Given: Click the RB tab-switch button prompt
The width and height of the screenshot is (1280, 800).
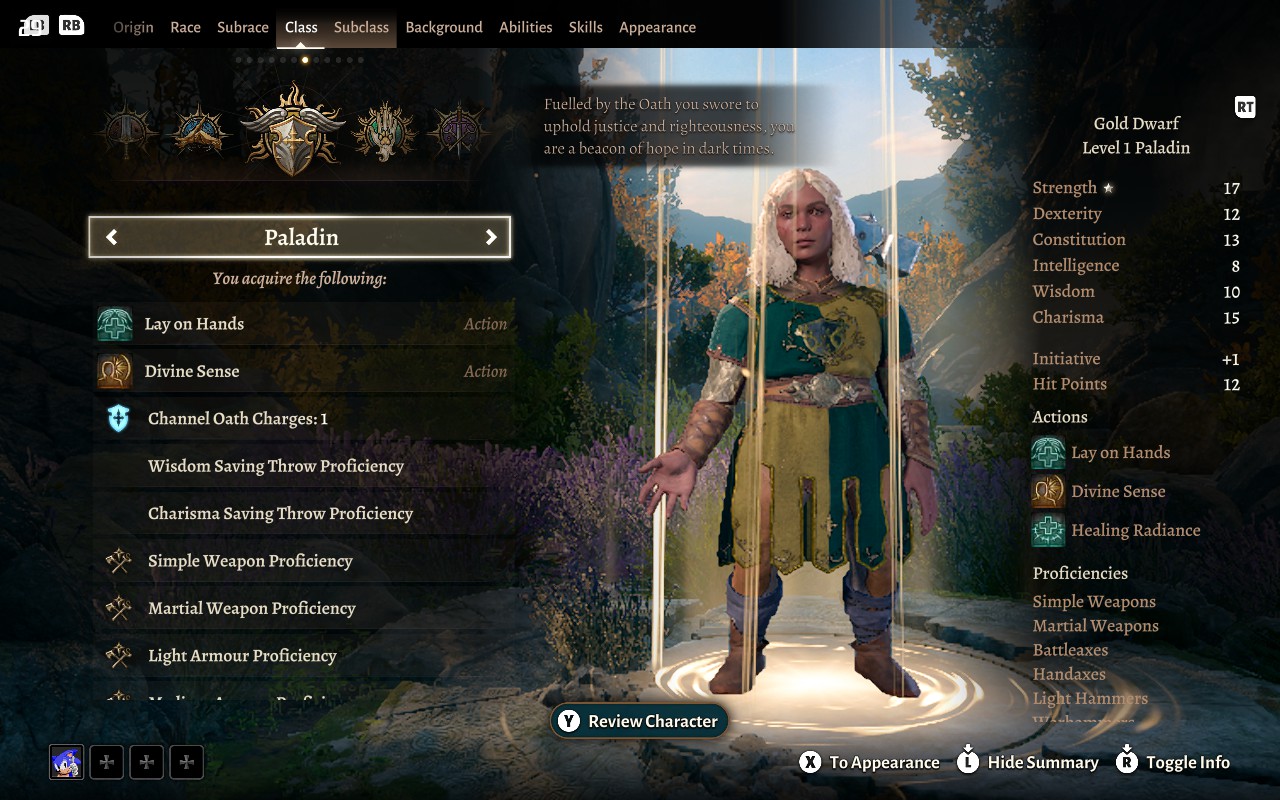Looking at the screenshot, I should pyautogui.click(x=69, y=24).
